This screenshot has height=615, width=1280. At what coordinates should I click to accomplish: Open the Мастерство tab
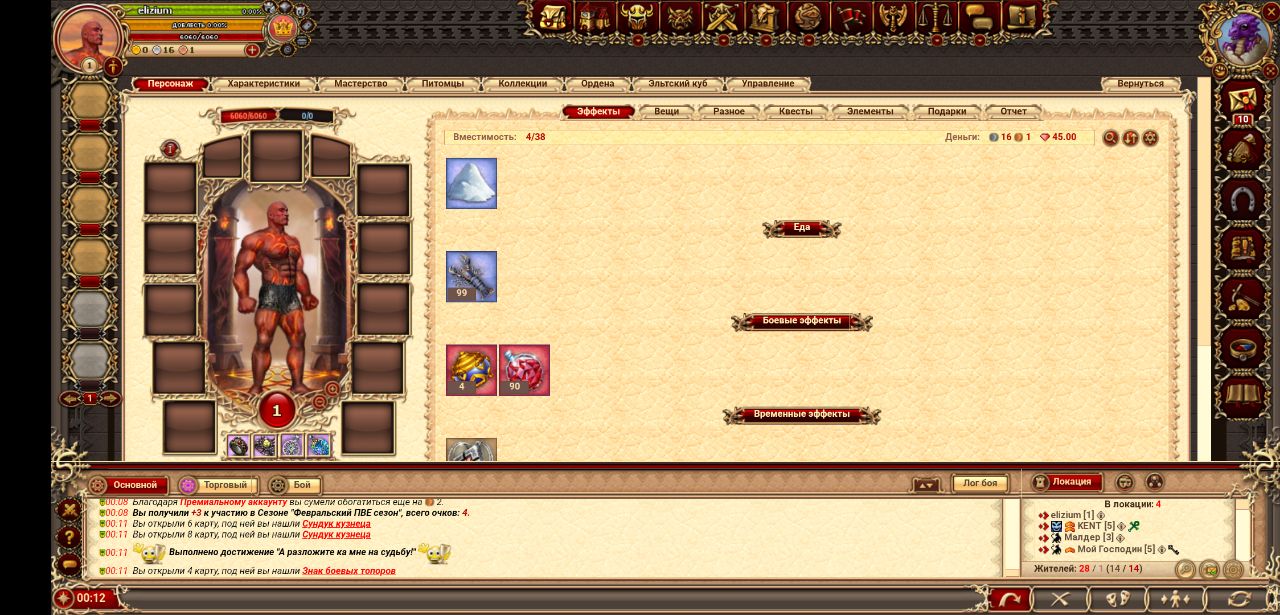point(361,84)
